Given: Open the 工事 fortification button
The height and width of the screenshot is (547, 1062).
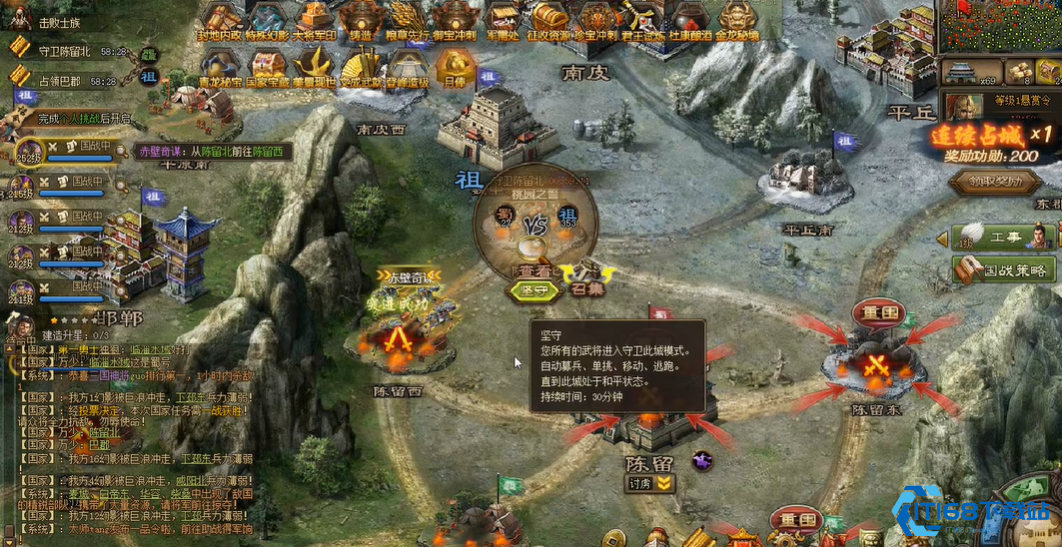Looking at the screenshot, I should [x=1000, y=237].
